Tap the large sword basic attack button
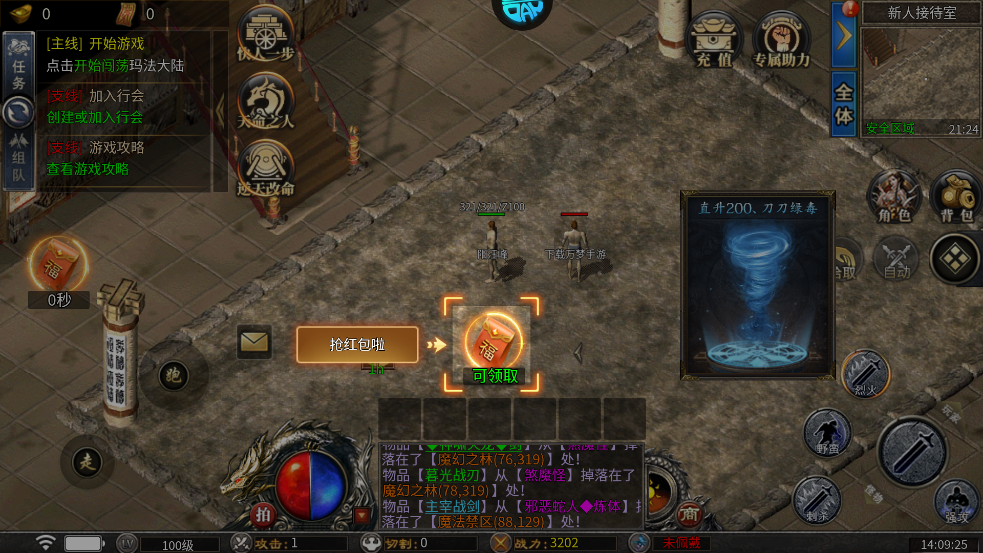Viewport: 983px width, 553px height. 912,452
